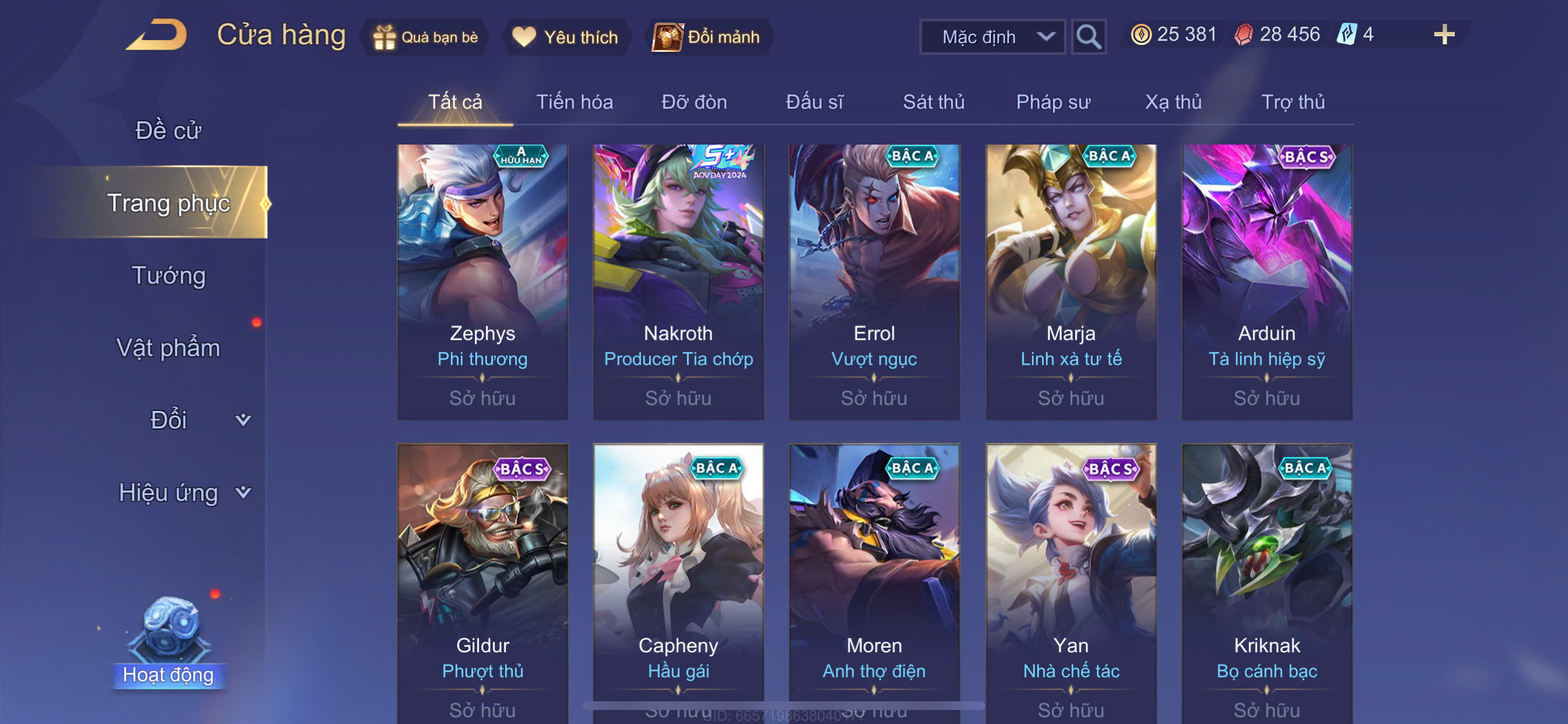Open Quà bạn bè friend gifts
The height and width of the screenshot is (724, 1568).
coord(426,37)
